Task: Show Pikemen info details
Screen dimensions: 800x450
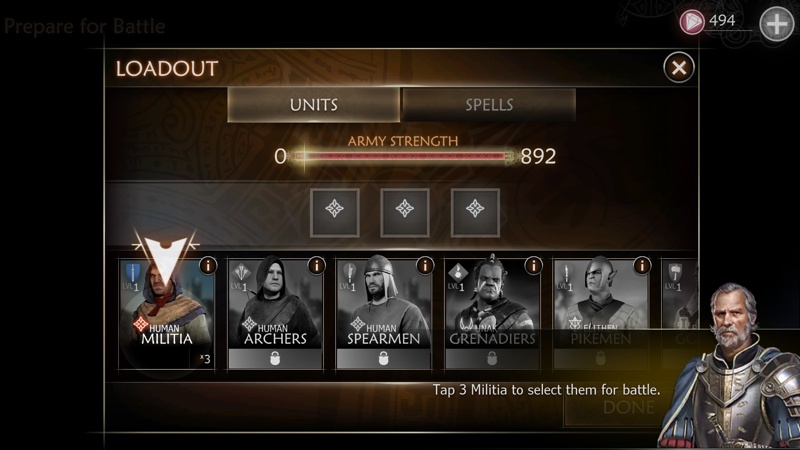Action: (642, 266)
